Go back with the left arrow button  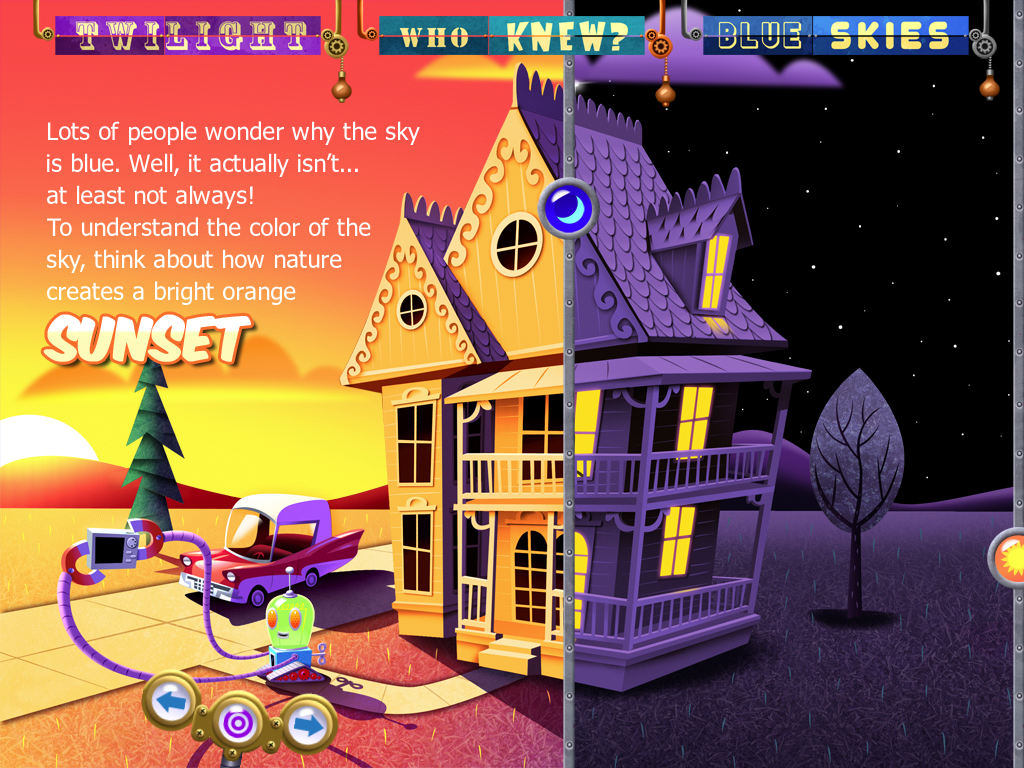coord(174,702)
